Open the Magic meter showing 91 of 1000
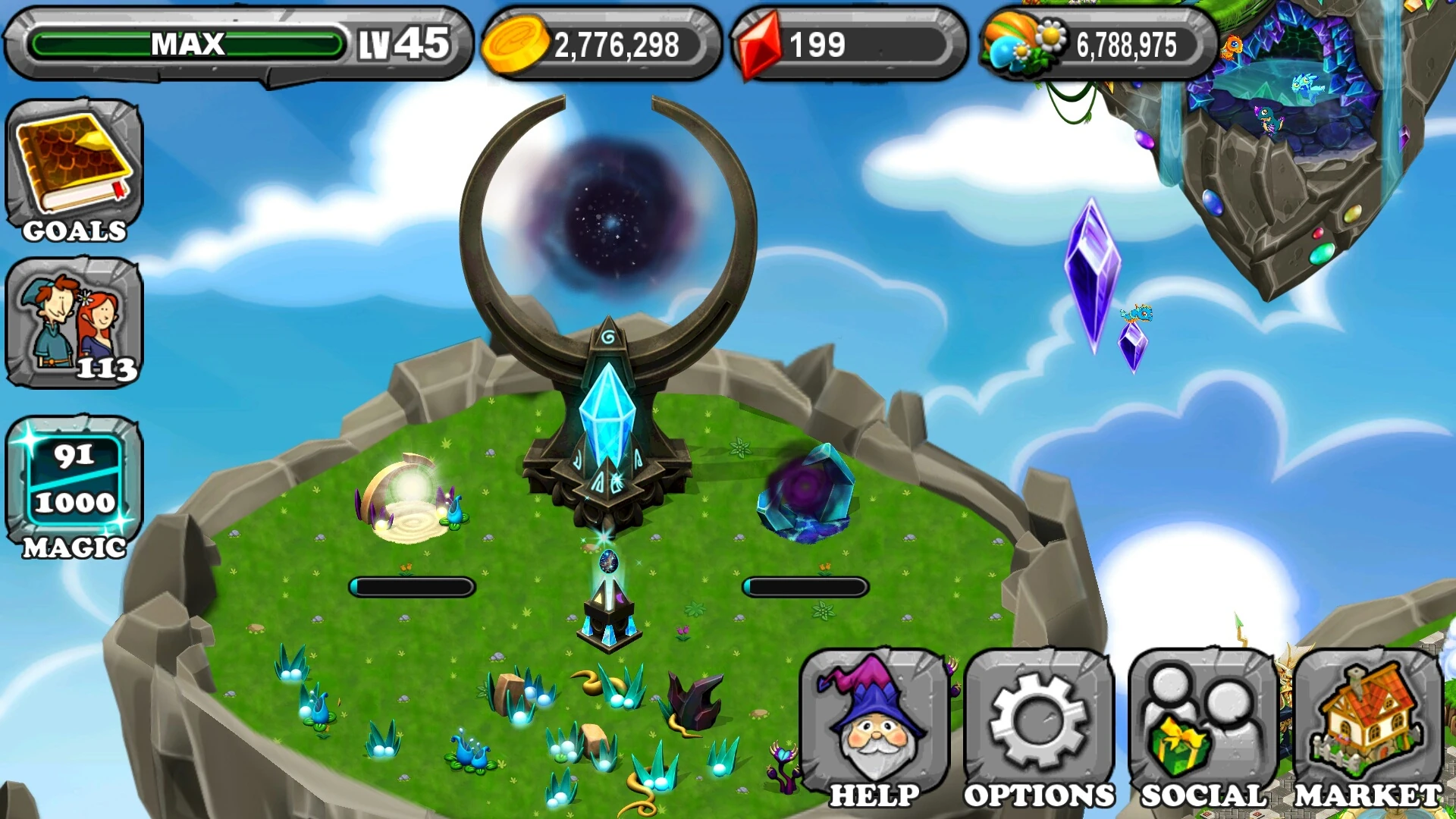The width and height of the screenshot is (1456, 819). [72, 478]
